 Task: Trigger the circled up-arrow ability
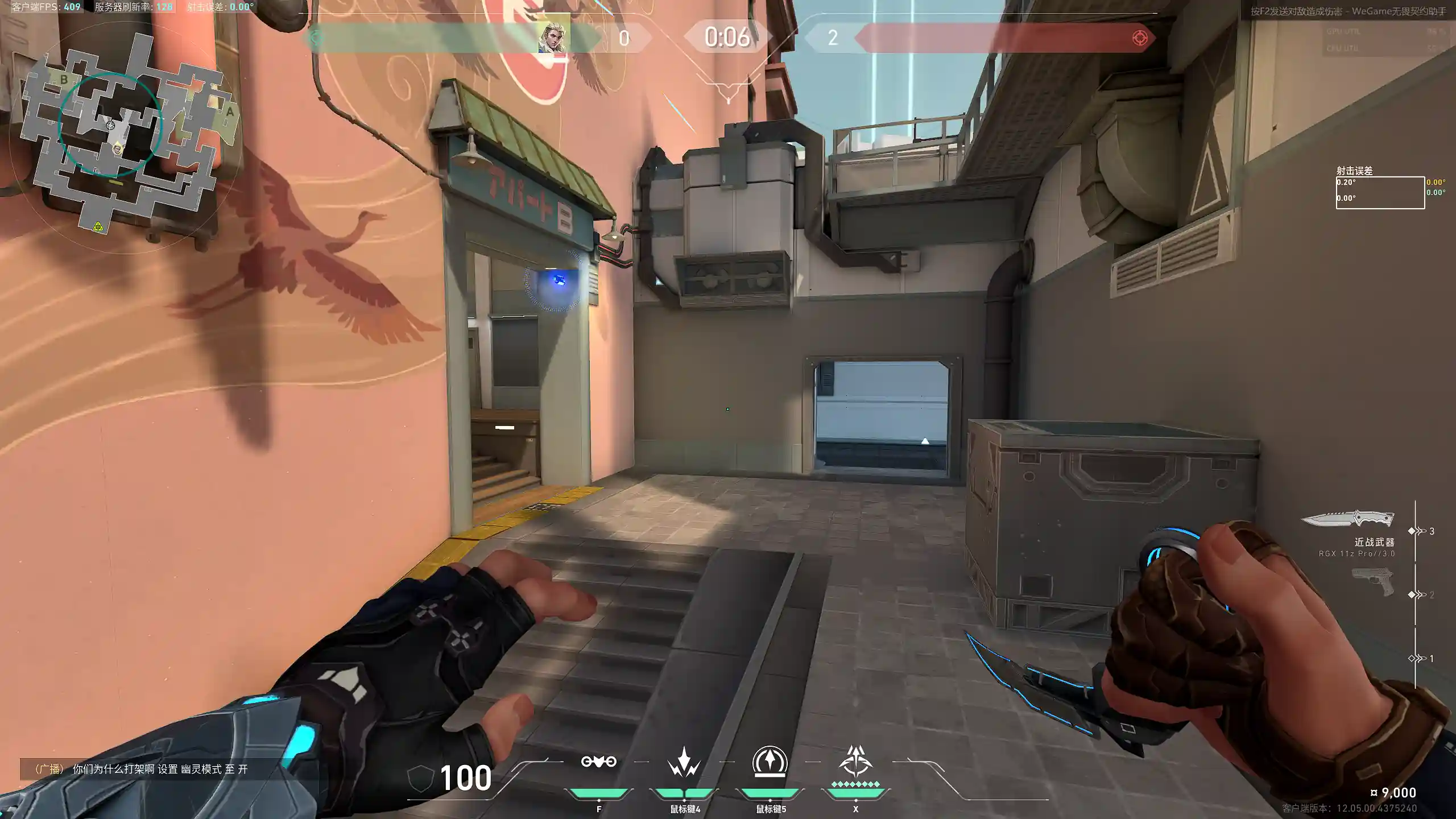pyautogui.click(x=770, y=761)
